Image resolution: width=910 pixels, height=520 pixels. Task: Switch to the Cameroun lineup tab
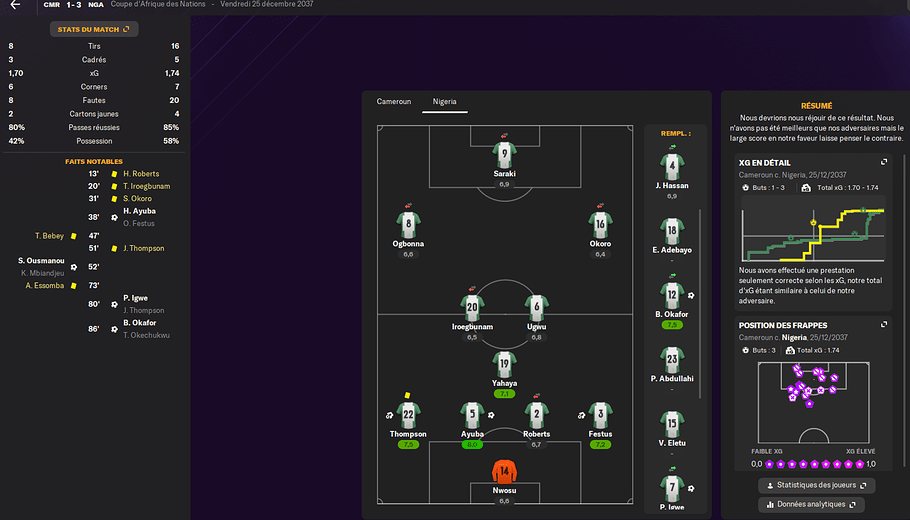point(393,102)
